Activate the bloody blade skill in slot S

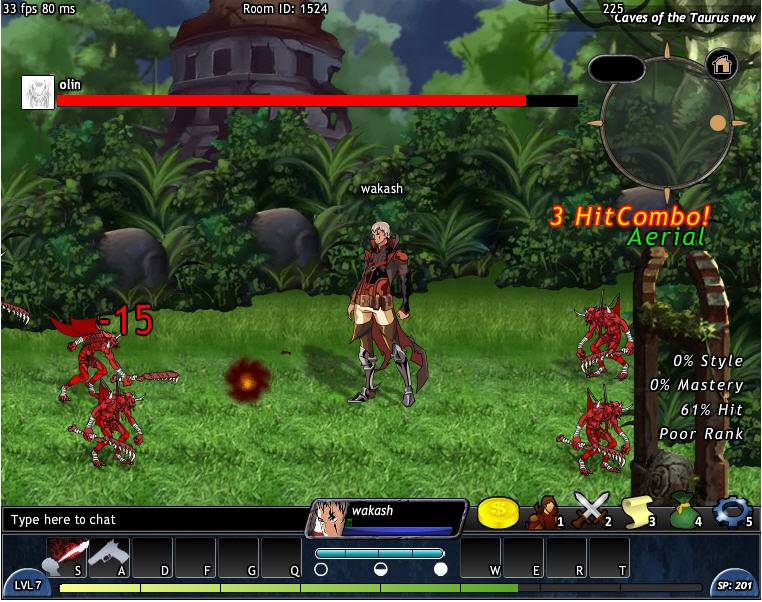click(67, 557)
